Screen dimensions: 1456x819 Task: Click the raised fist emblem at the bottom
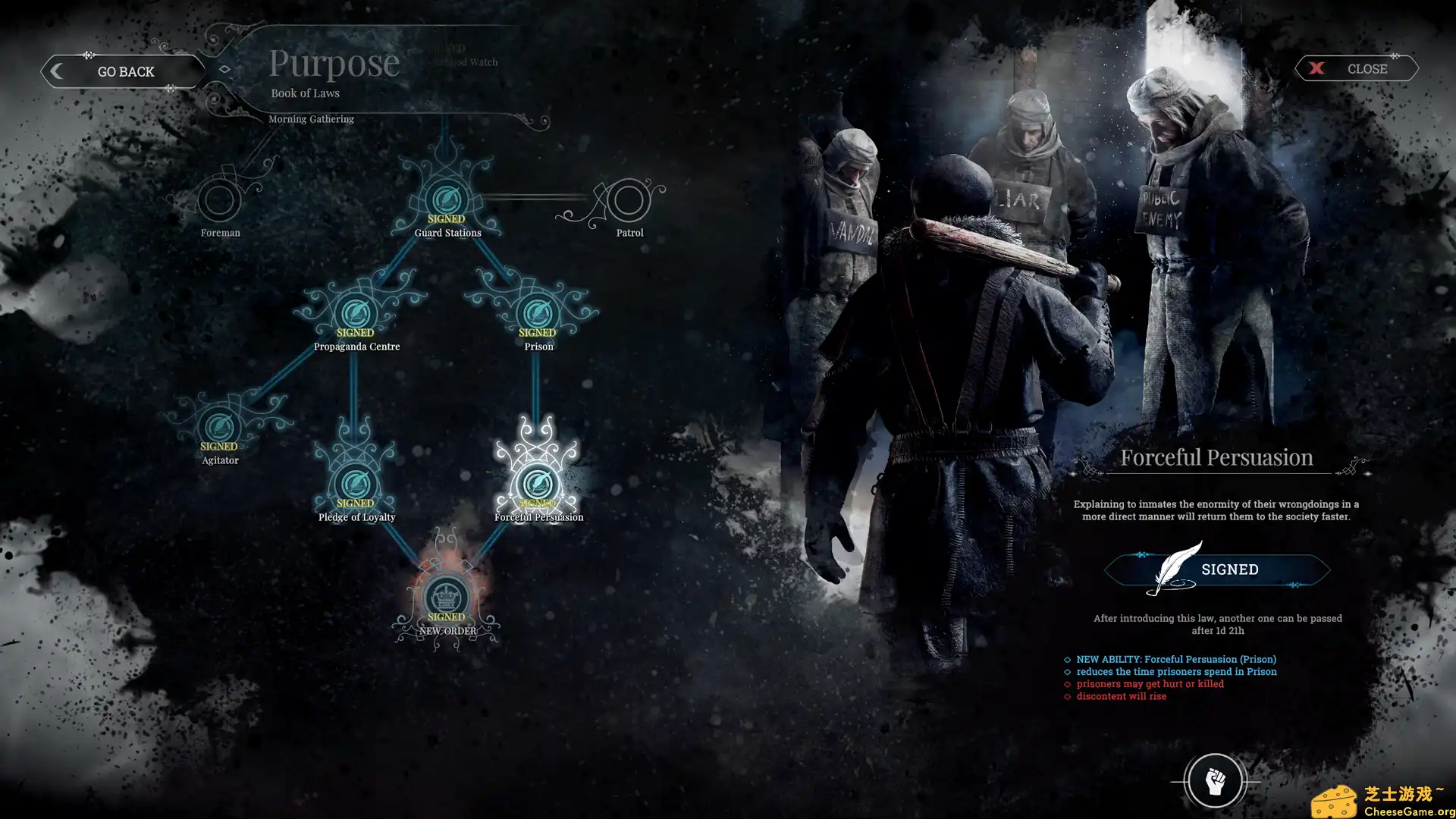[x=1216, y=780]
